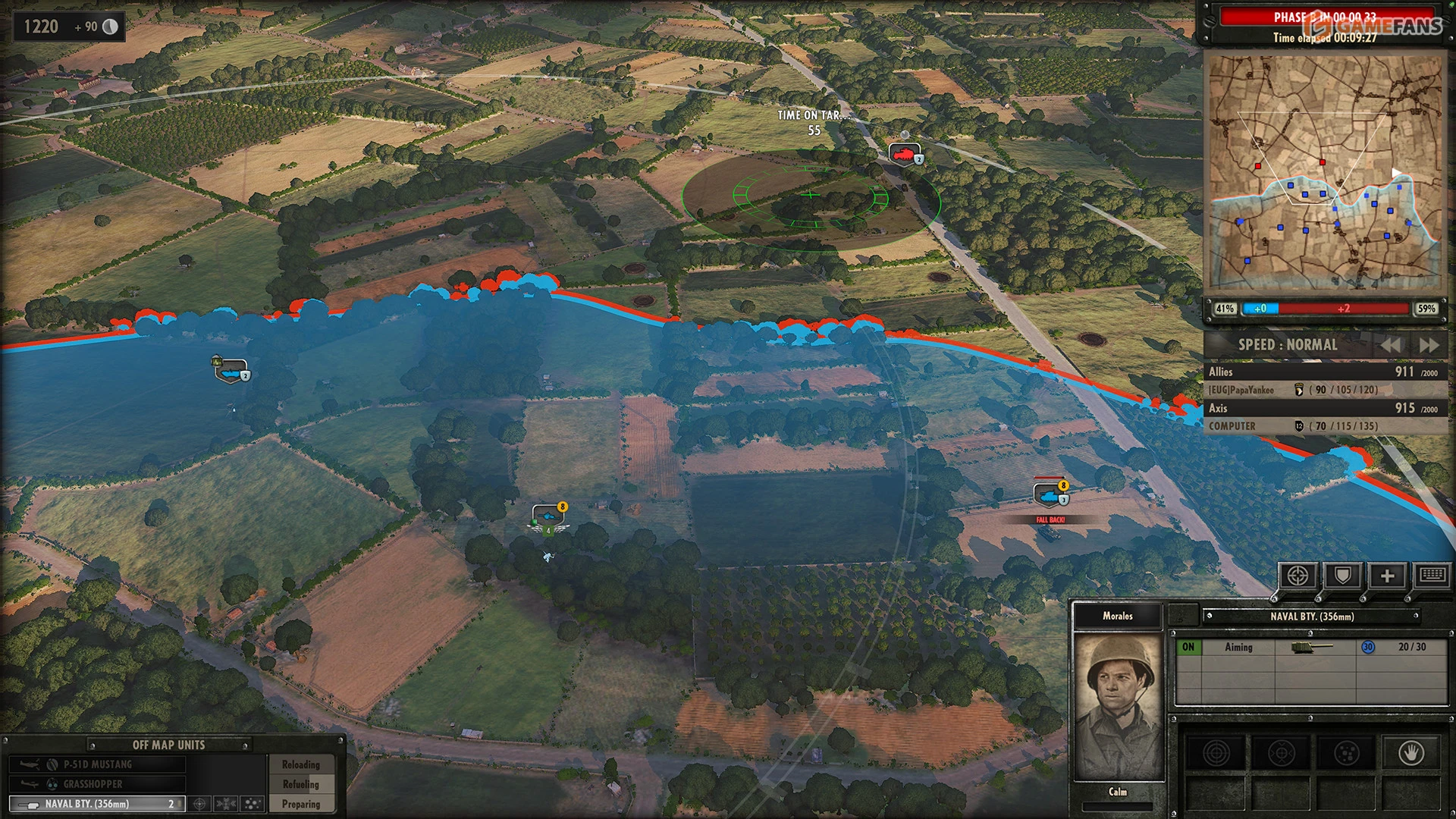Viewport: 1456px width, 819px height.
Task: Click the Morales commander portrait
Action: click(1119, 705)
